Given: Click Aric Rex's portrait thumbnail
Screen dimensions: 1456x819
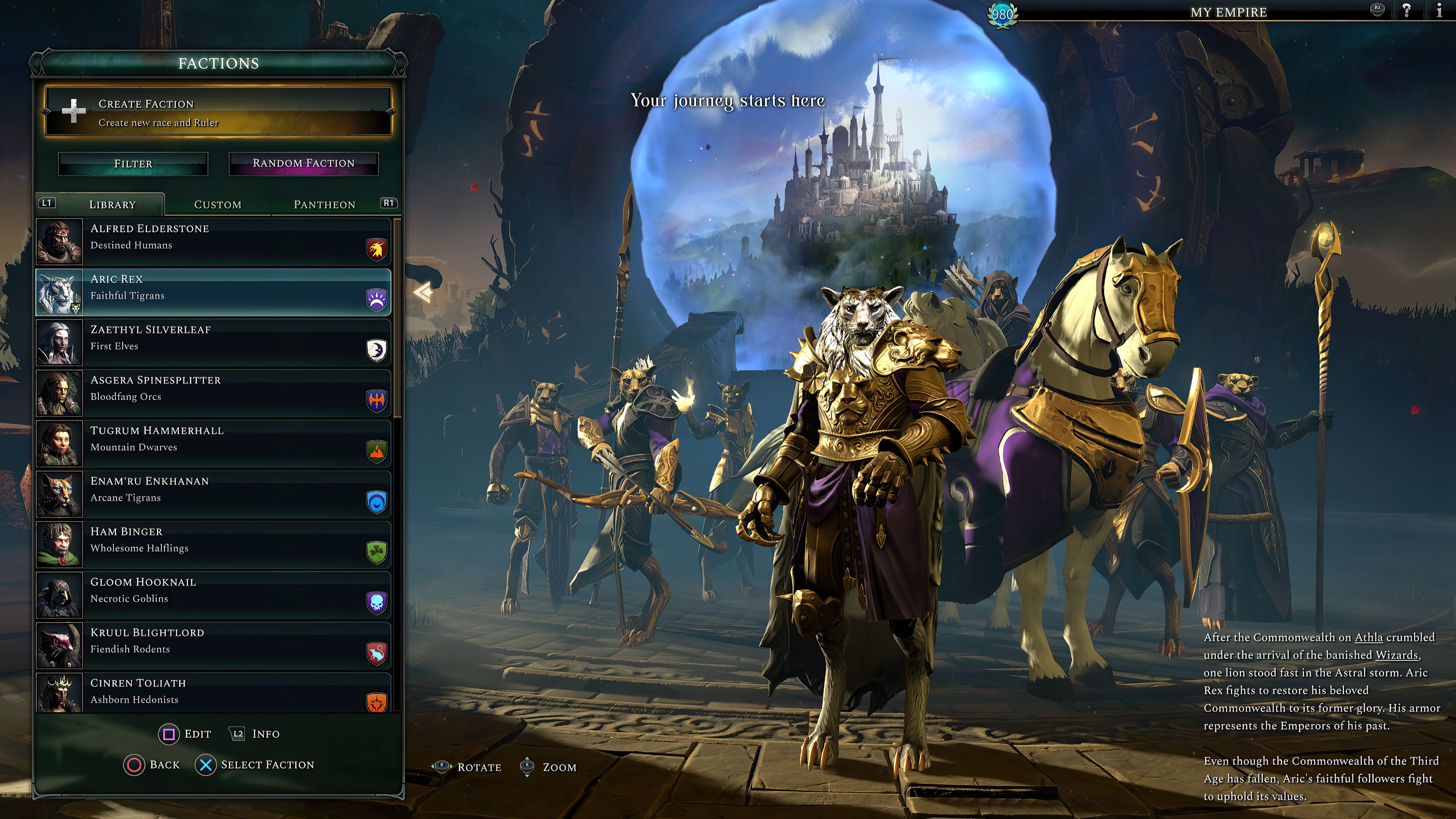Looking at the screenshot, I should pos(60,292).
